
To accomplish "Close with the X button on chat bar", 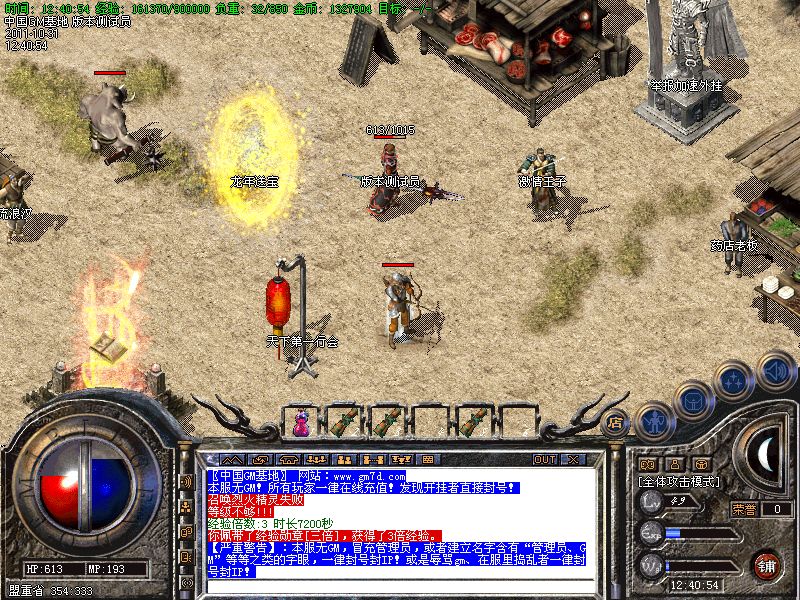I will [572, 459].
